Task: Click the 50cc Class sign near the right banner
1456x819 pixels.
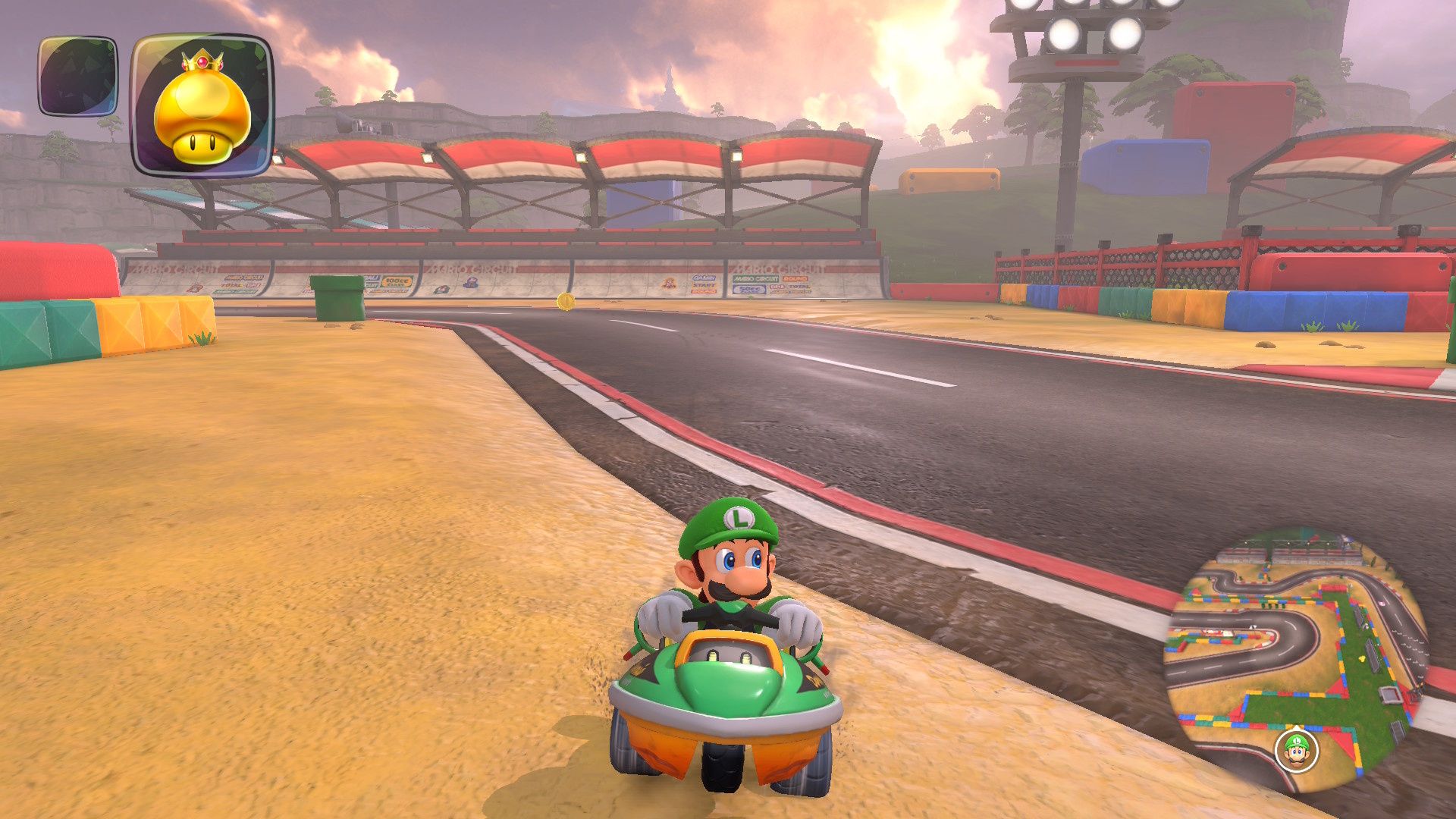Action: tap(749, 288)
